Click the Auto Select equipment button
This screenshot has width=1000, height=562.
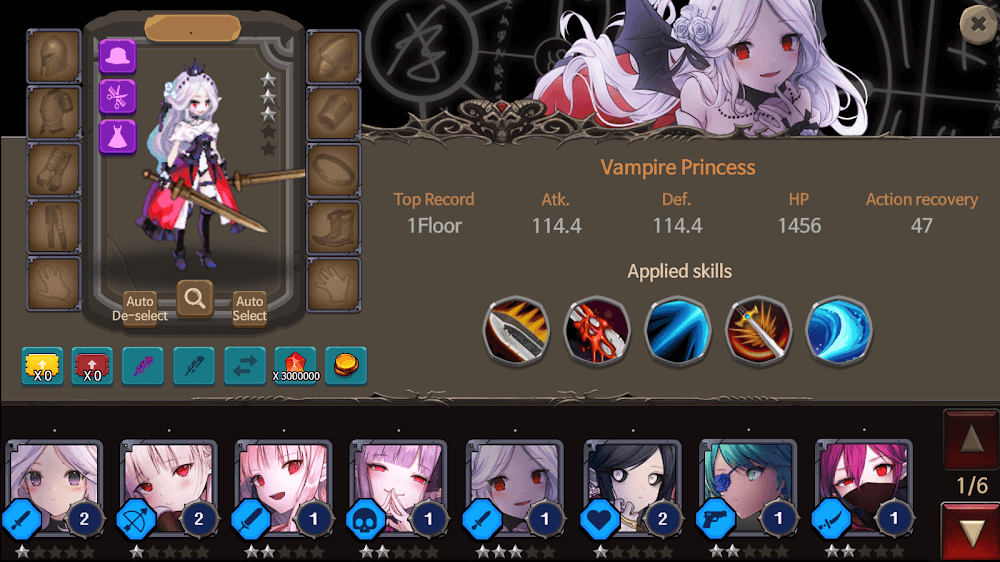(x=249, y=307)
